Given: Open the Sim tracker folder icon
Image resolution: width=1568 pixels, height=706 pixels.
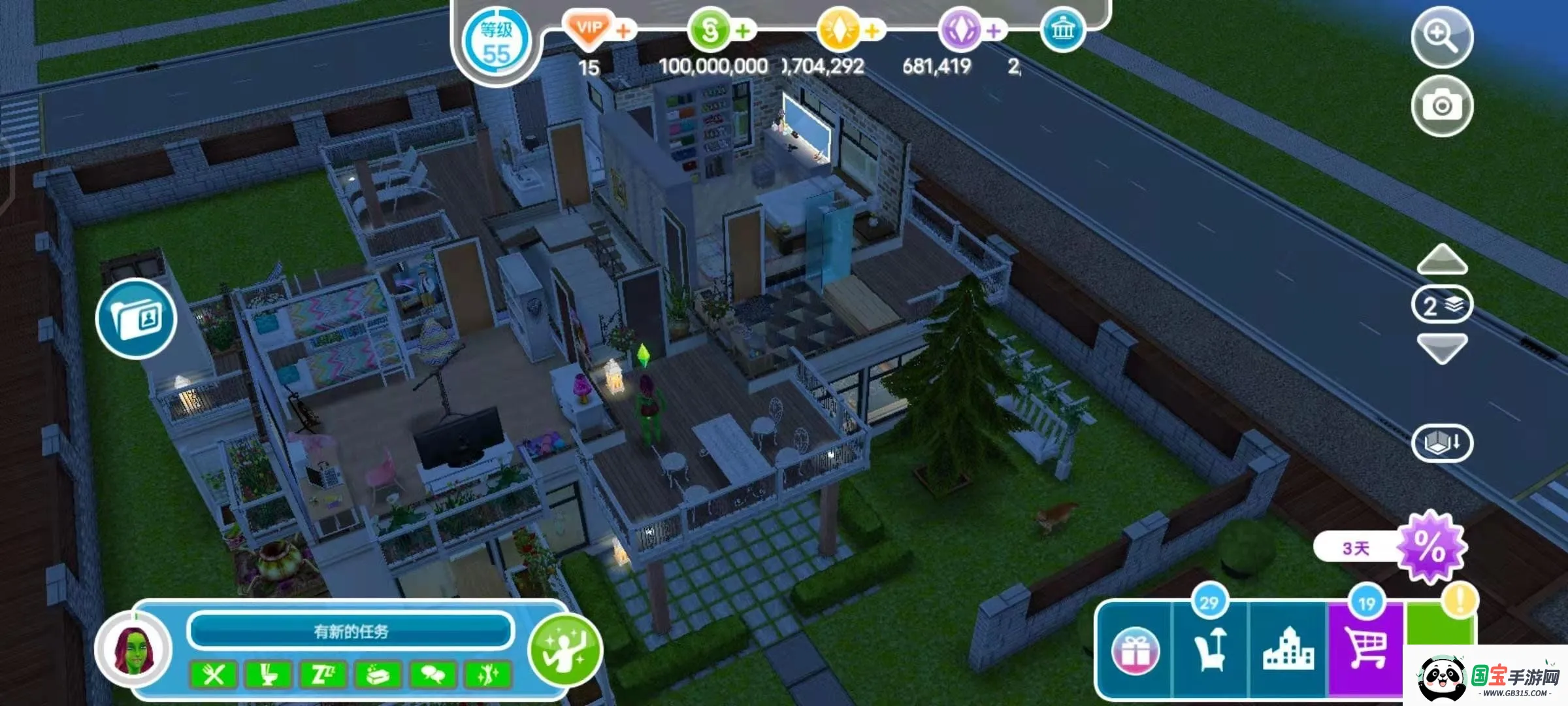Looking at the screenshot, I should pyautogui.click(x=136, y=319).
